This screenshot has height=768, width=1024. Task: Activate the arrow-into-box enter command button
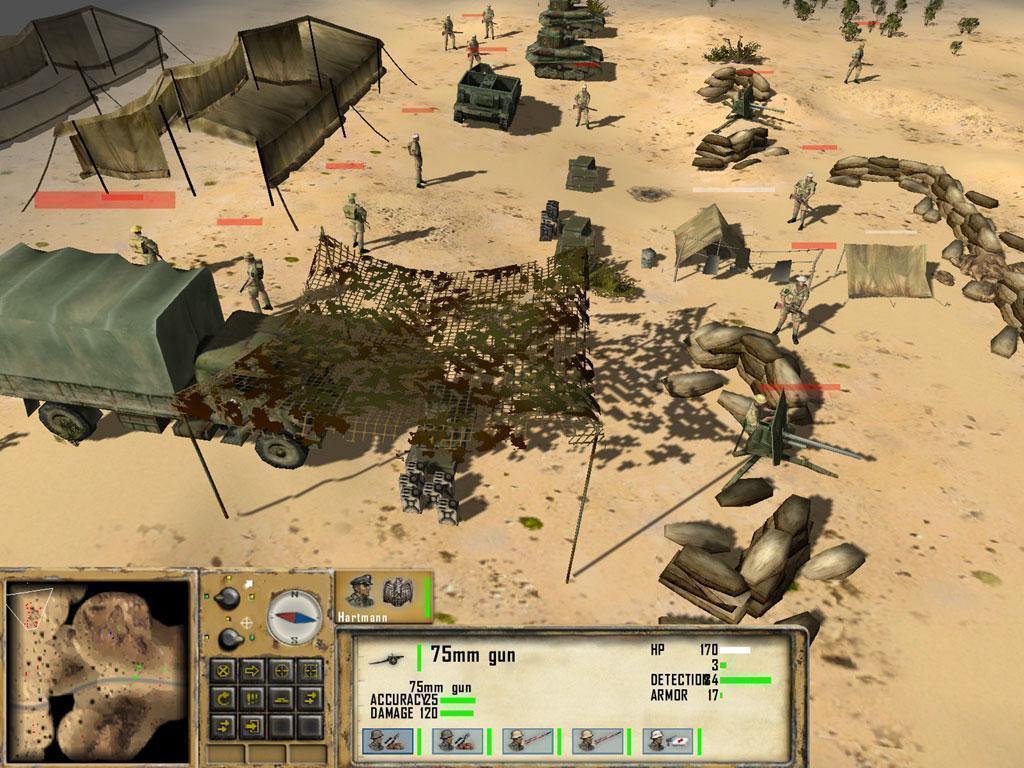253,724
